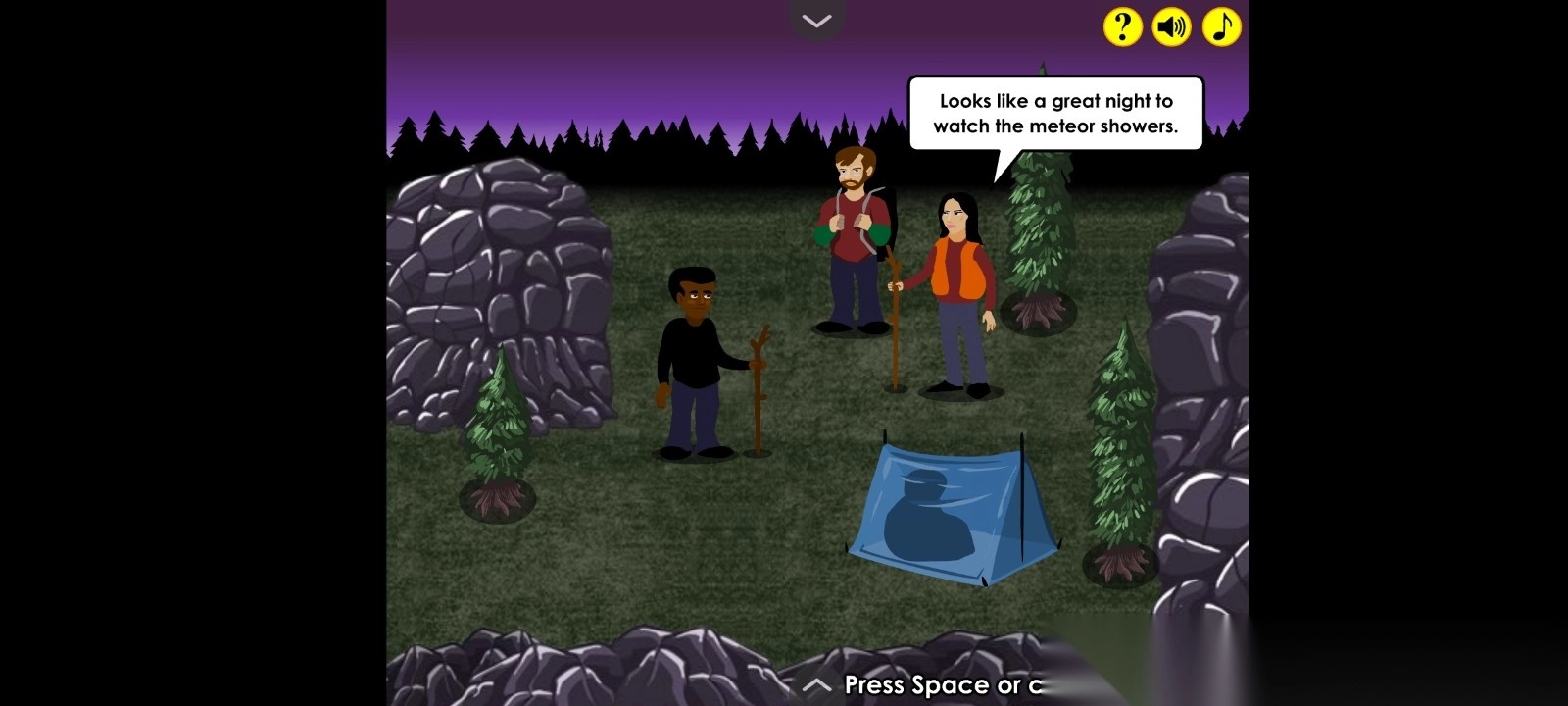Toggle the speaker sound effects button
Viewport: 1568px width, 706px height.
[x=1171, y=26]
